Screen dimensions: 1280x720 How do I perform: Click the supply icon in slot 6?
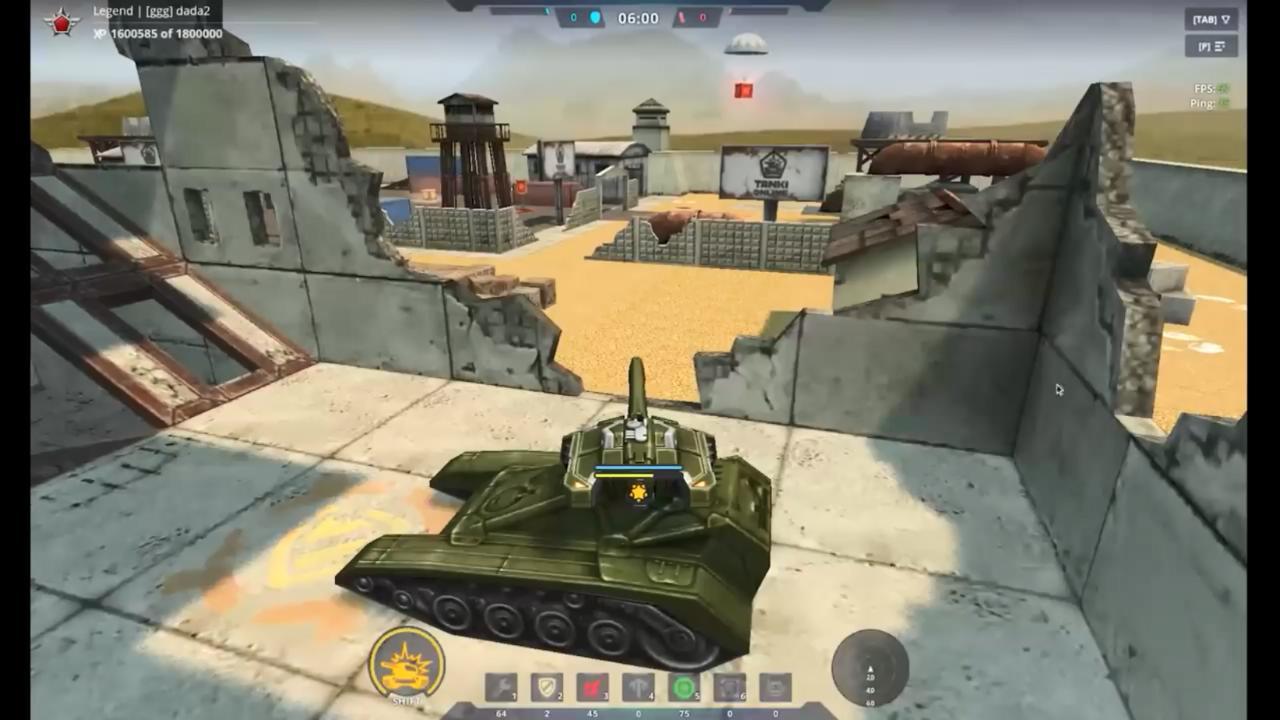[x=729, y=688]
